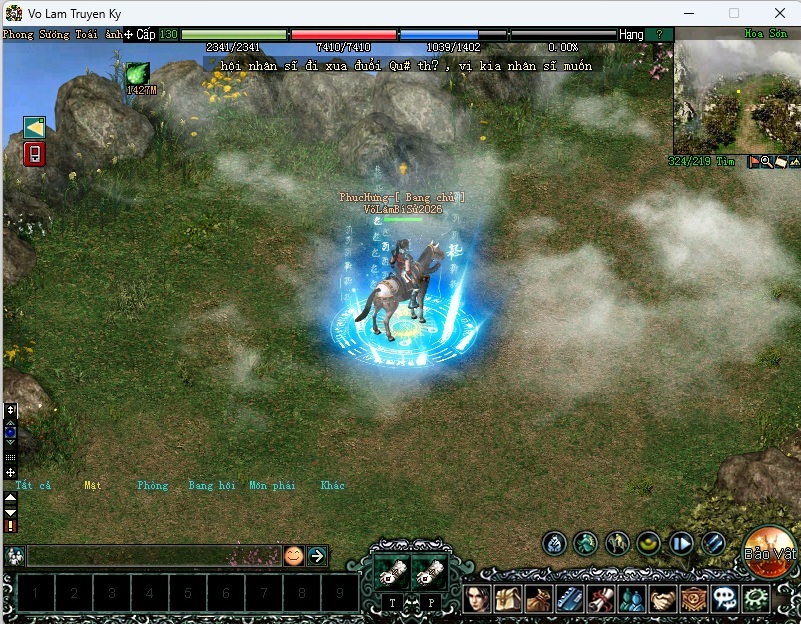Toggle the horse riding mount button
This screenshot has width=801, height=624.
click(x=618, y=543)
